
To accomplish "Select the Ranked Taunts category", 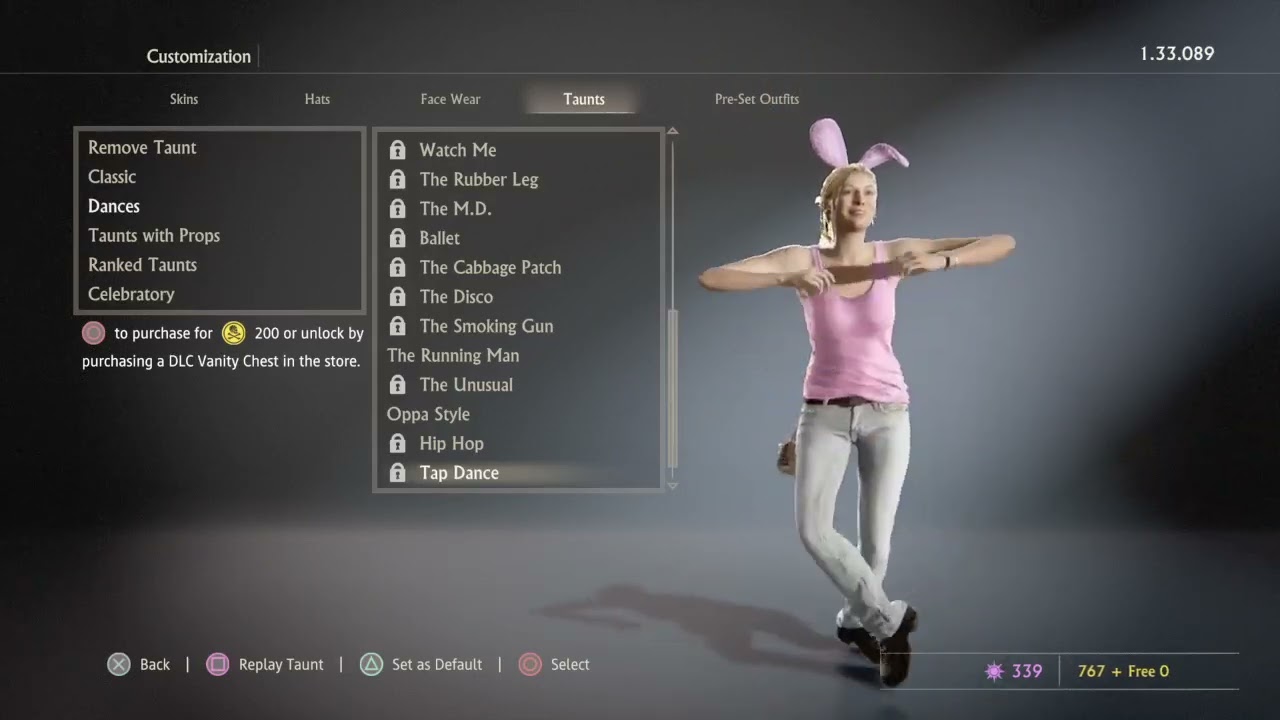I will [x=142, y=265].
